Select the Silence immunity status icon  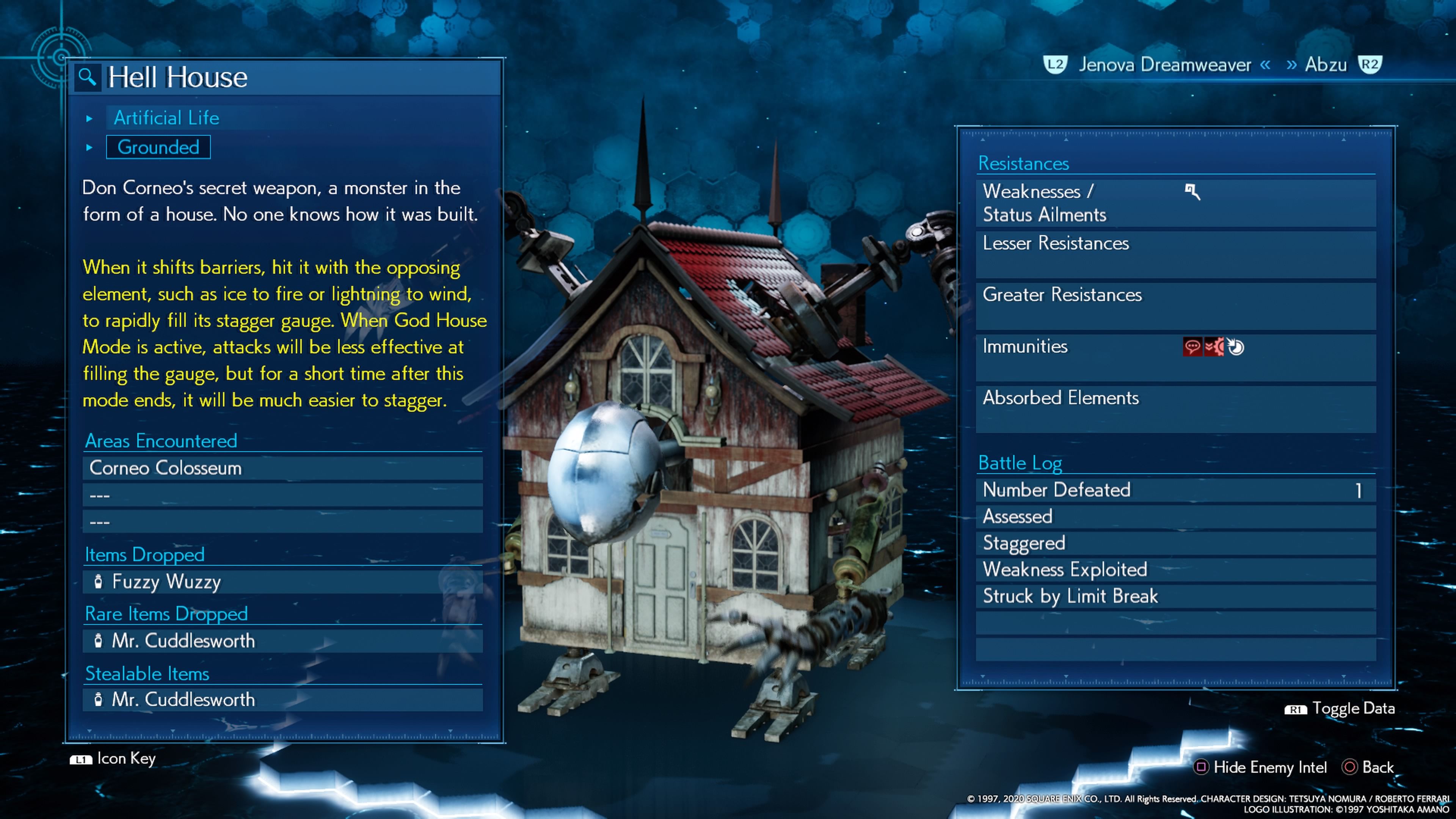[1192, 347]
